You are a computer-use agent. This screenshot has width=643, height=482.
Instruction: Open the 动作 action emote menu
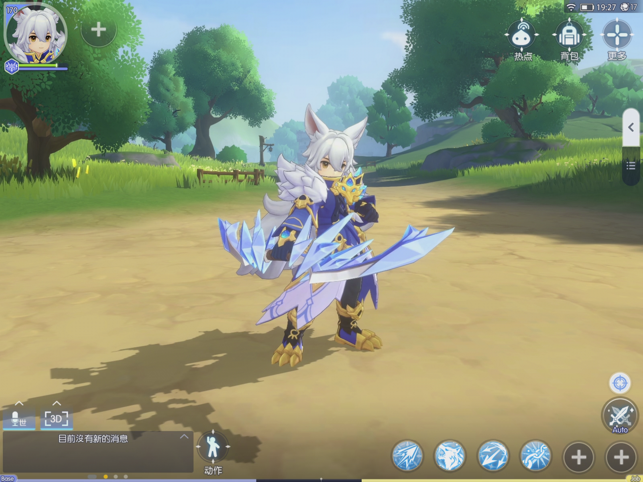(x=213, y=450)
